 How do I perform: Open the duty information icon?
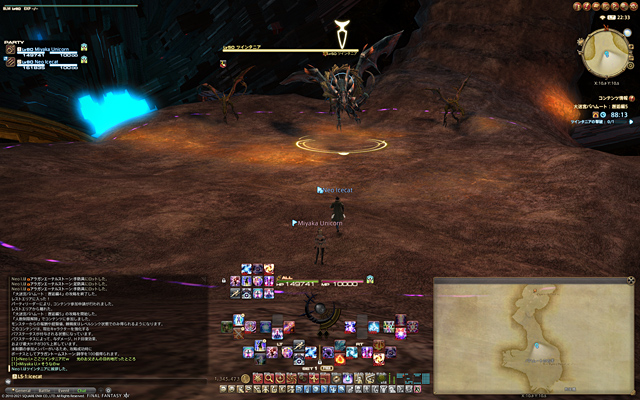630,101
